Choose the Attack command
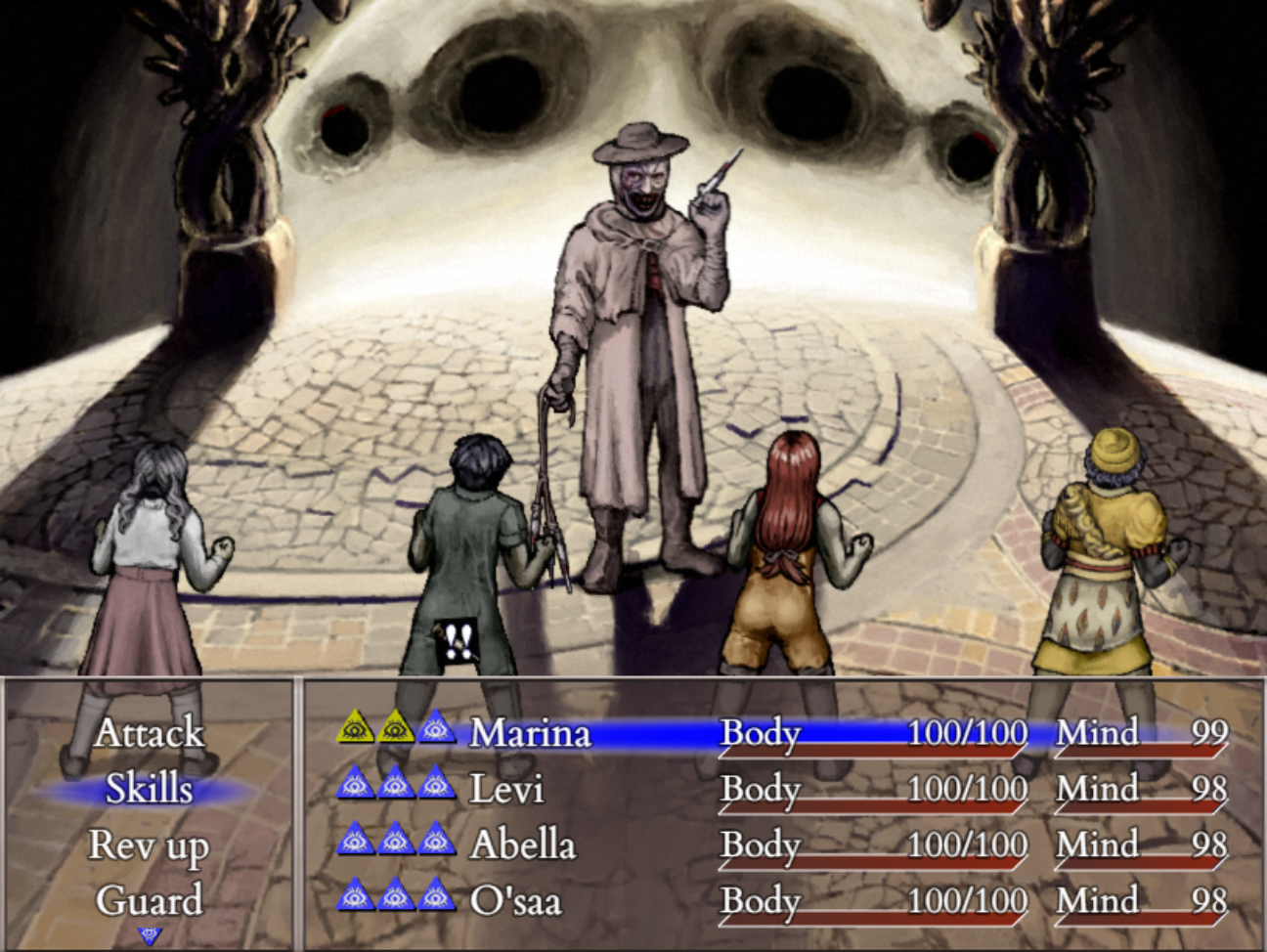The width and height of the screenshot is (1267, 952). (x=149, y=733)
